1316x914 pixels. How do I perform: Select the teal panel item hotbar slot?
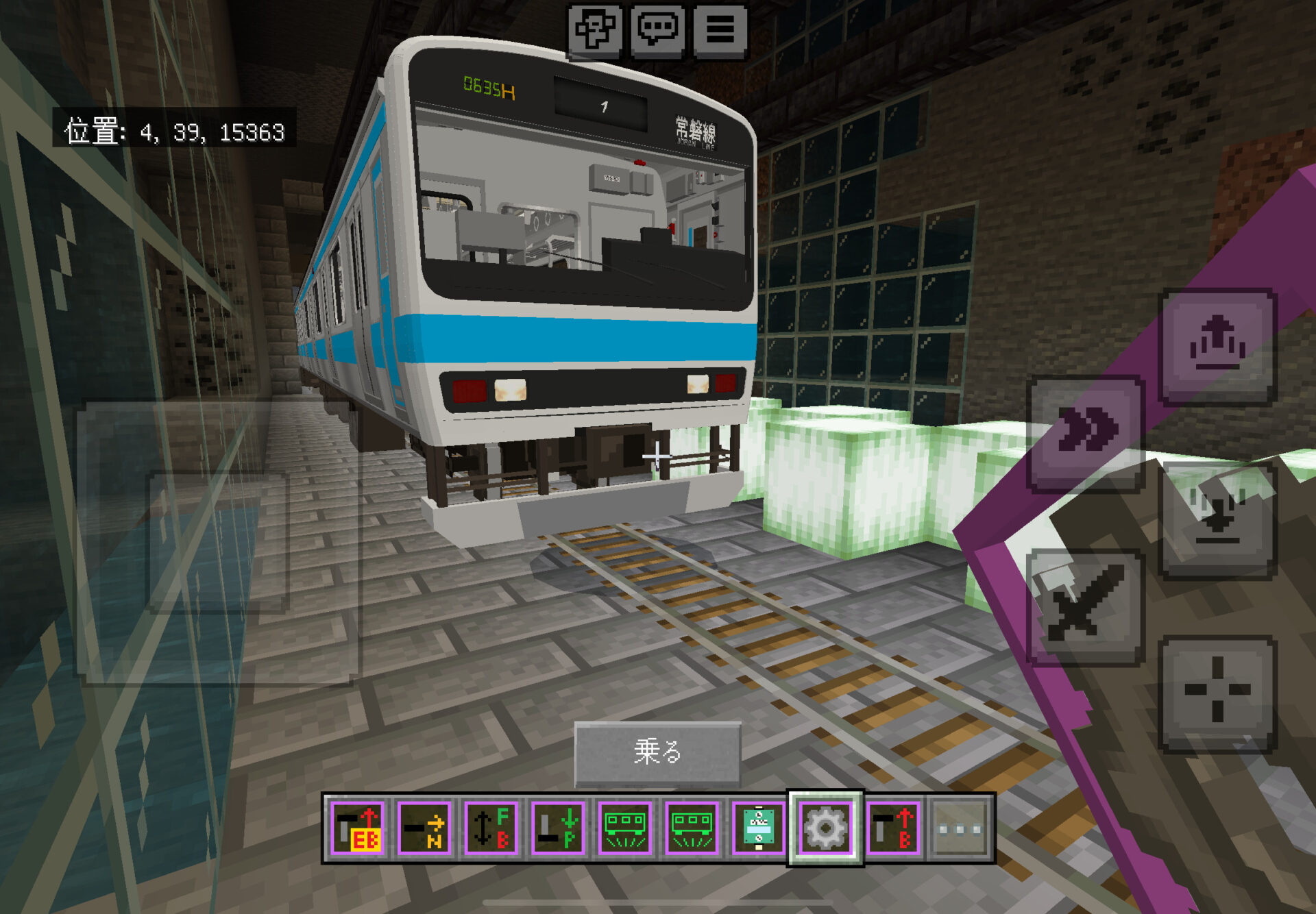click(759, 828)
